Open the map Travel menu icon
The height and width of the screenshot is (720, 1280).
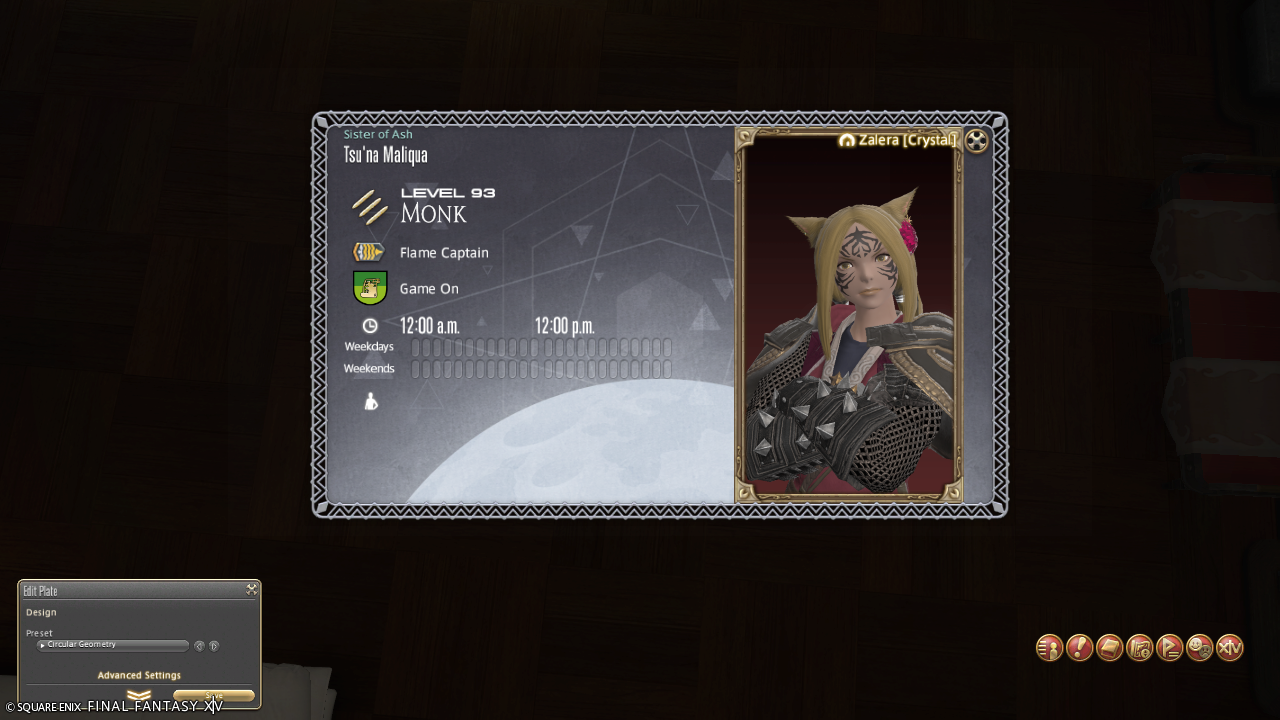pos(1139,648)
